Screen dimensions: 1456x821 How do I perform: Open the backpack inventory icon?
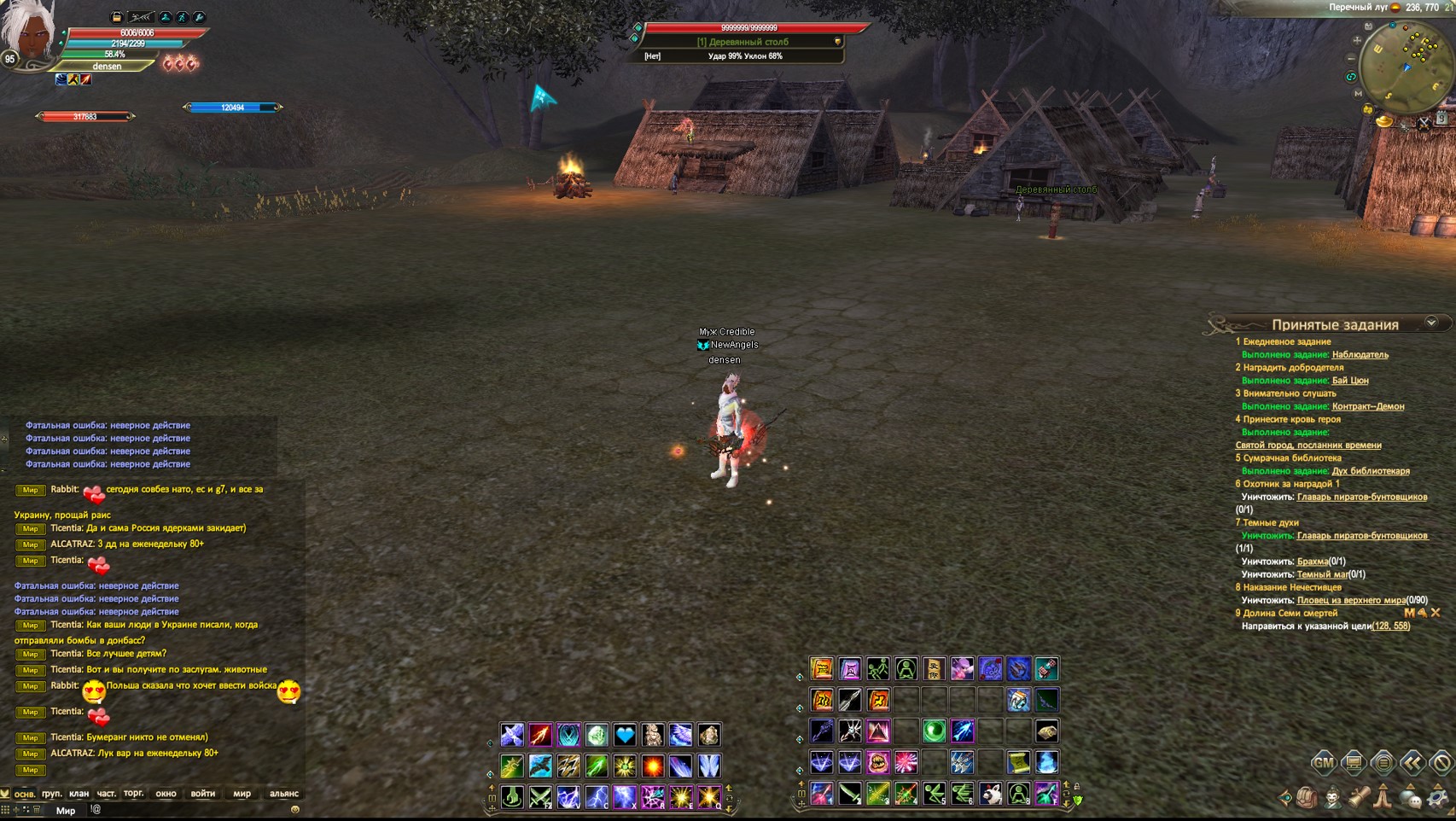tap(1306, 799)
